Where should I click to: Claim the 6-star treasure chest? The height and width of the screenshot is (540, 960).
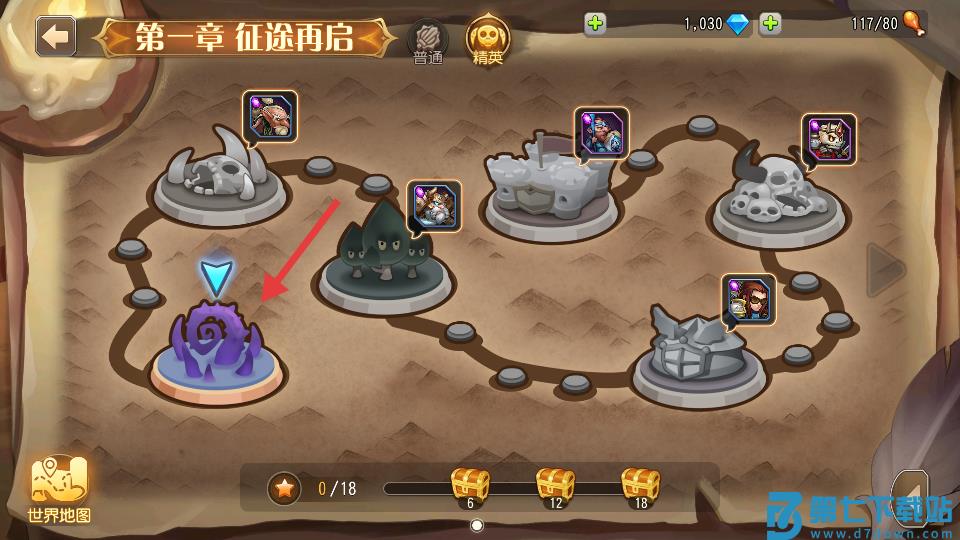(x=470, y=484)
